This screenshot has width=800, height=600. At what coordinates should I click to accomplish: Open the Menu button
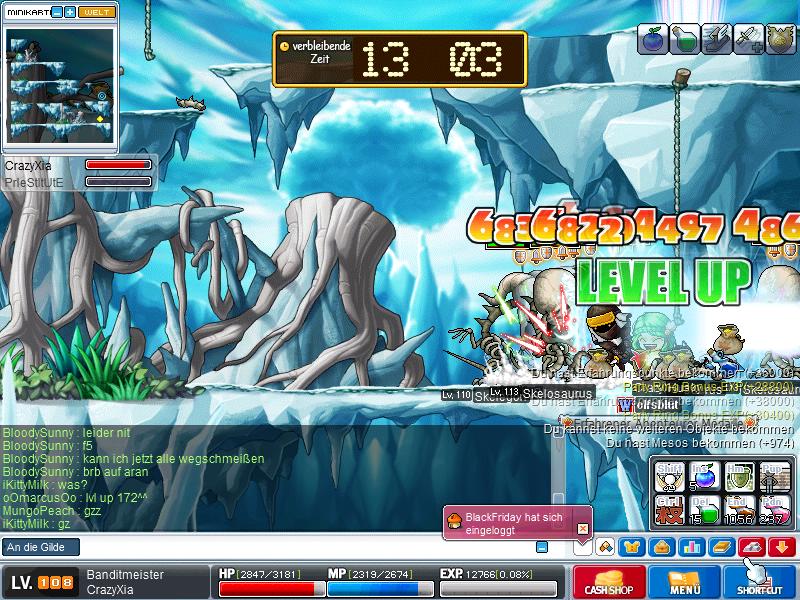pos(684,582)
